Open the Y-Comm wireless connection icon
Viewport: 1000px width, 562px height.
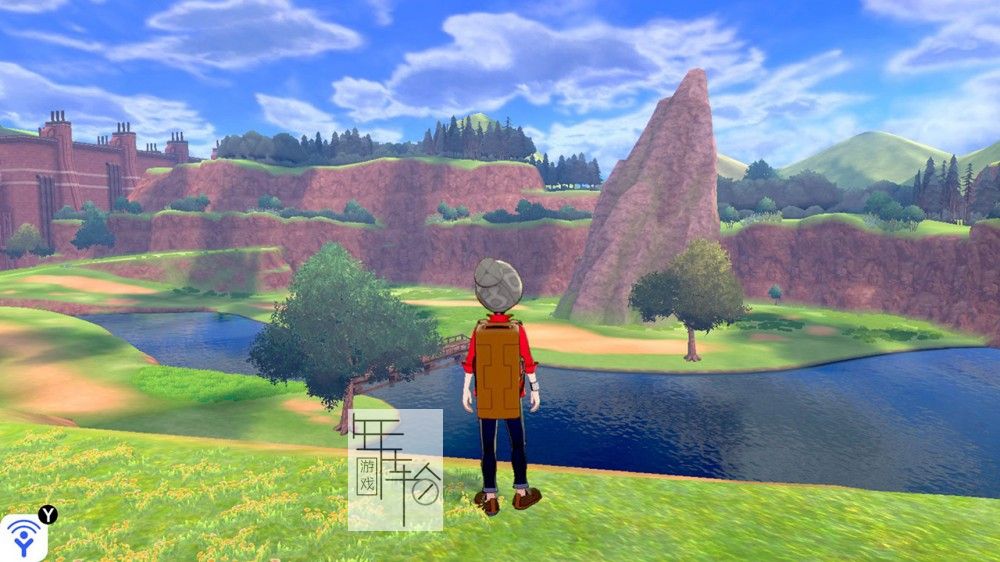point(24,538)
